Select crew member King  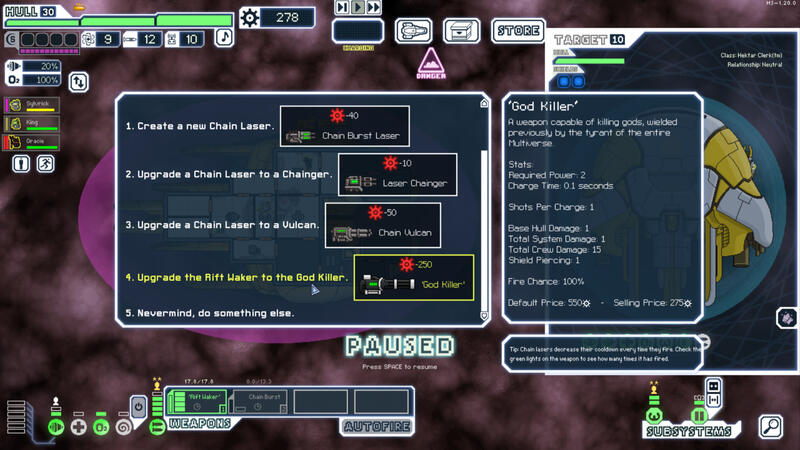(33, 124)
